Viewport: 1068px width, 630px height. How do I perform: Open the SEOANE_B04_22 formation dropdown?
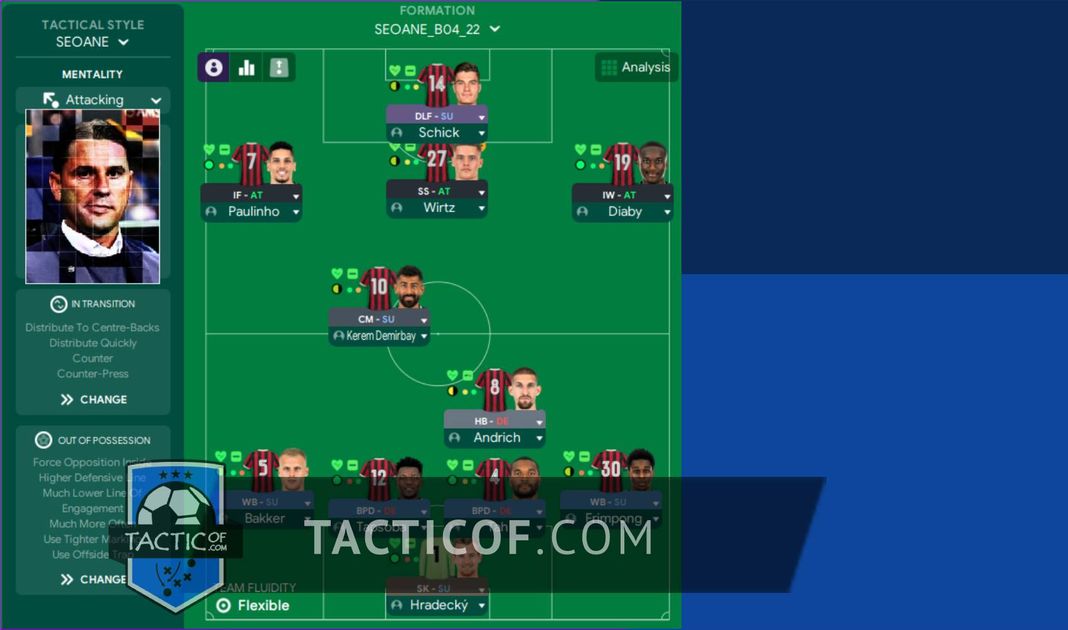[x=437, y=29]
